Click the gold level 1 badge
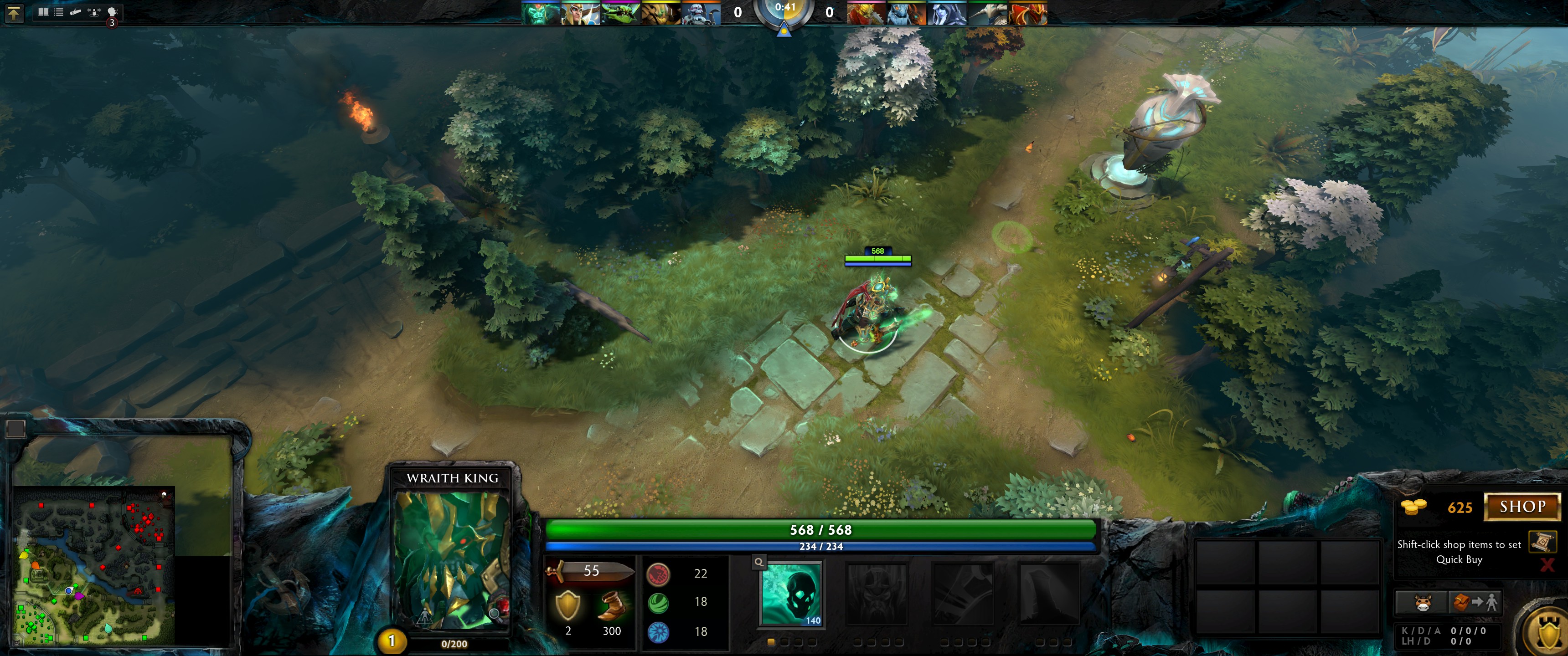 (x=392, y=641)
